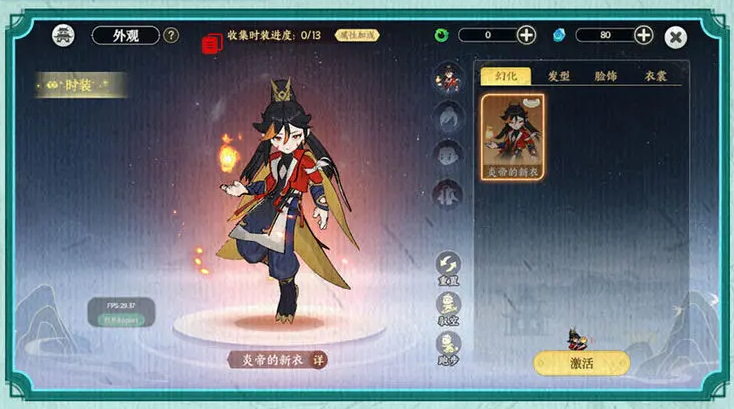Activate the costume with the 激活 button
The width and height of the screenshot is (734, 409).
pyautogui.click(x=581, y=363)
